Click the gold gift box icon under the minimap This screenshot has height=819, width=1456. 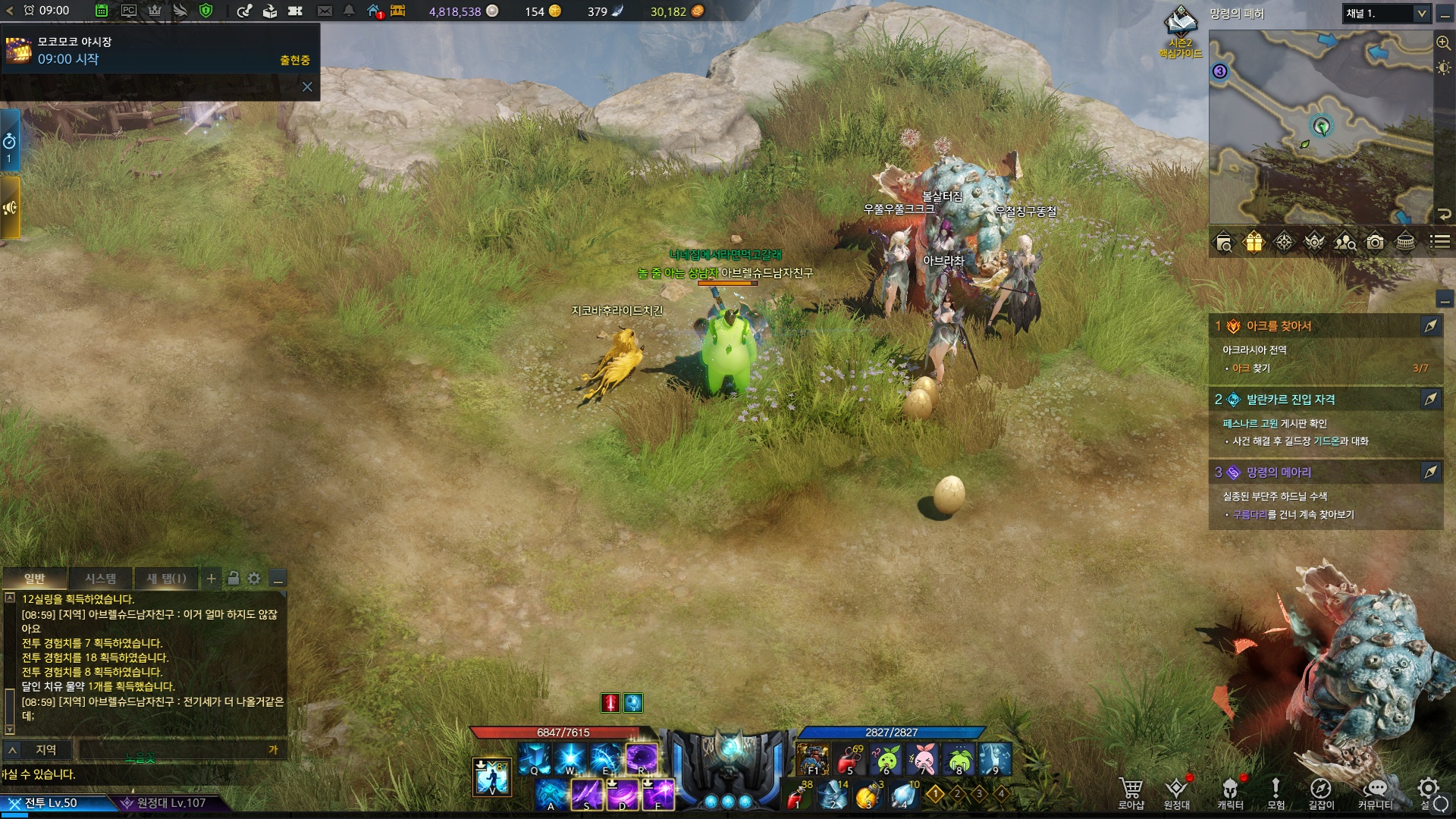(1254, 242)
